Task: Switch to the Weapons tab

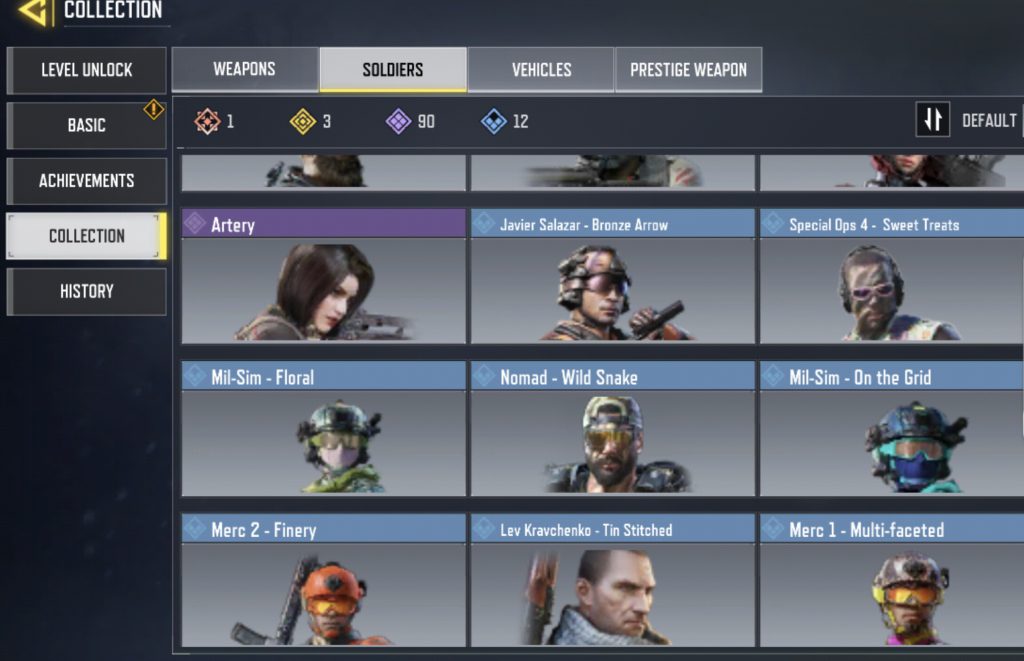Action: [244, 70]
